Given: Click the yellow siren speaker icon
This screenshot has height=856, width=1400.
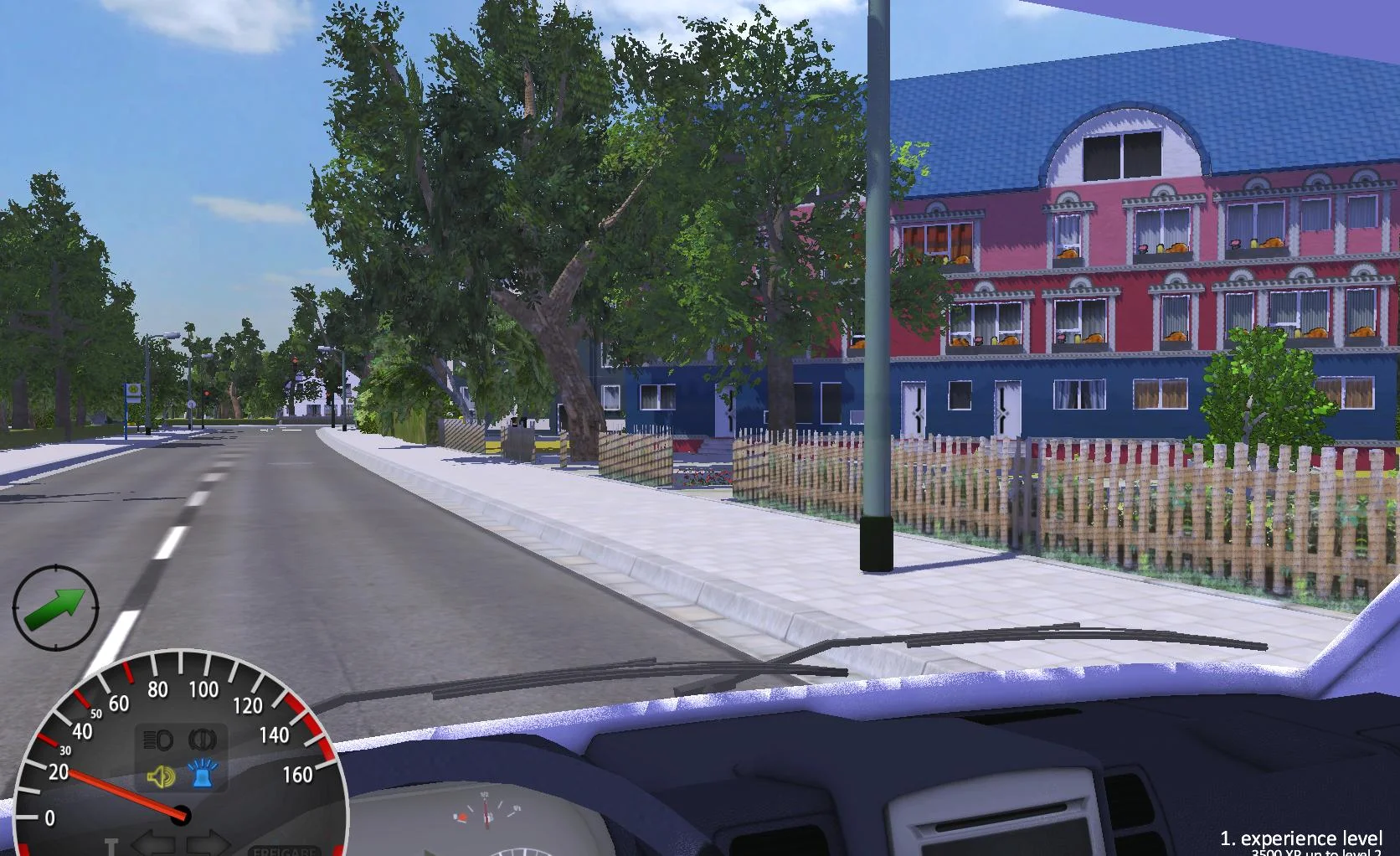Looking at the screenshot, I should (x=161, y=776).
